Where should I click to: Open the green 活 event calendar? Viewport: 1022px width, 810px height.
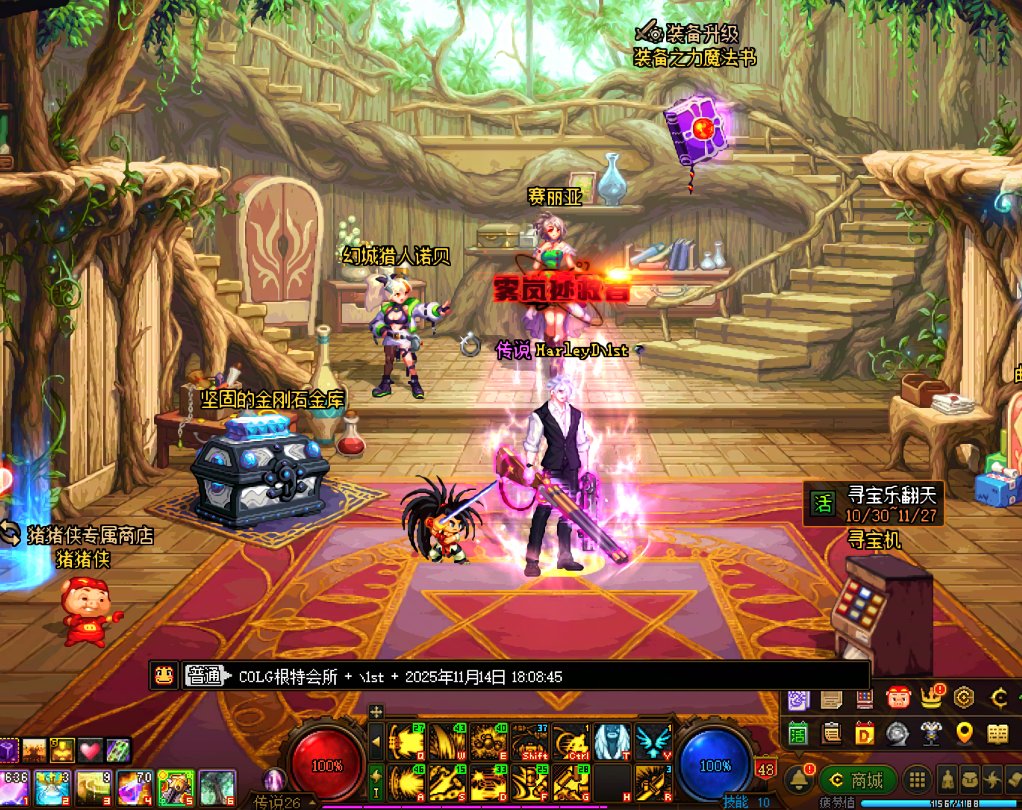click(x=798, y=734)
